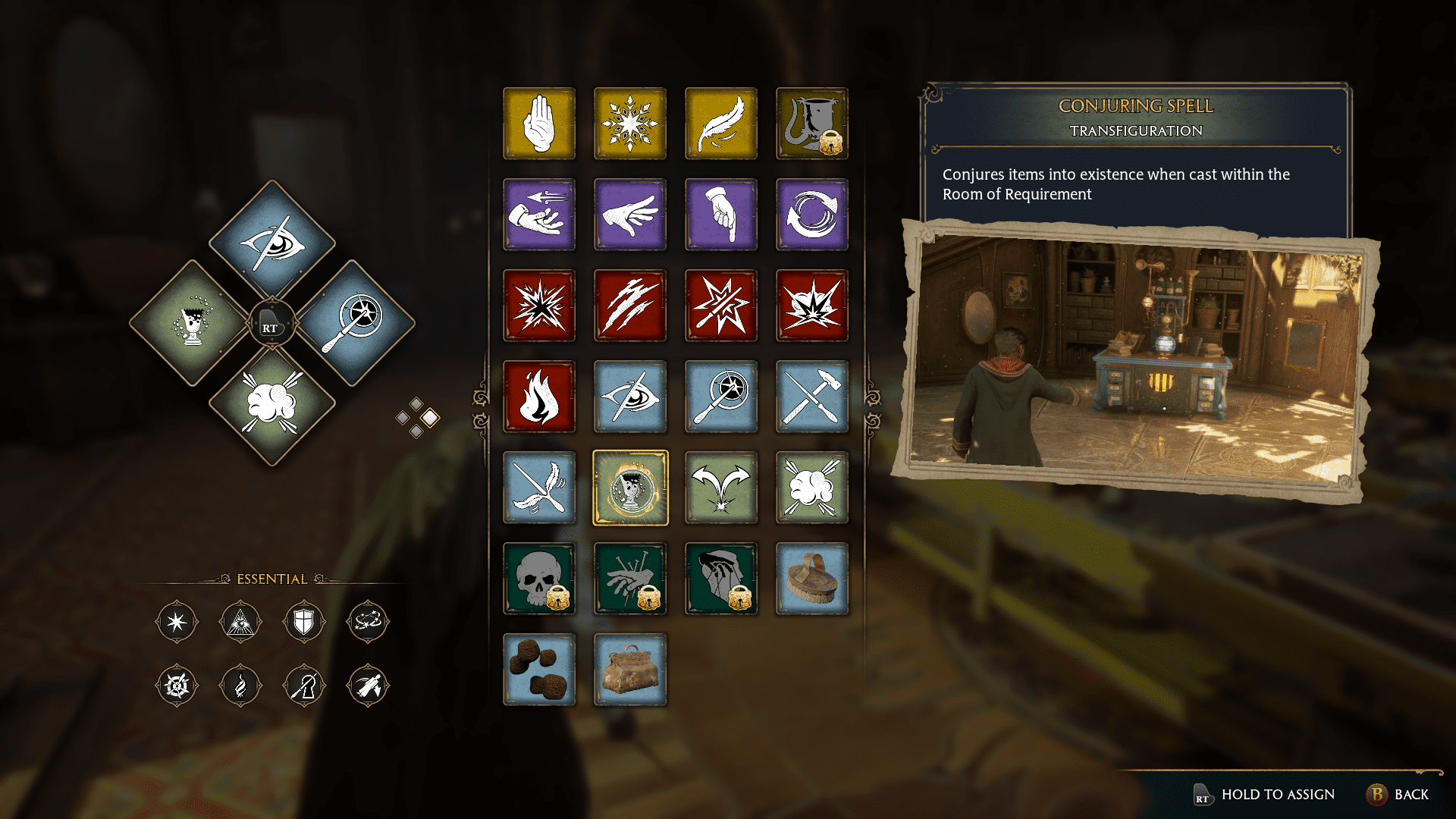Select the currently highlighted Conjuring Spell
Viewport: 1456px width, 819px height.
630,488
